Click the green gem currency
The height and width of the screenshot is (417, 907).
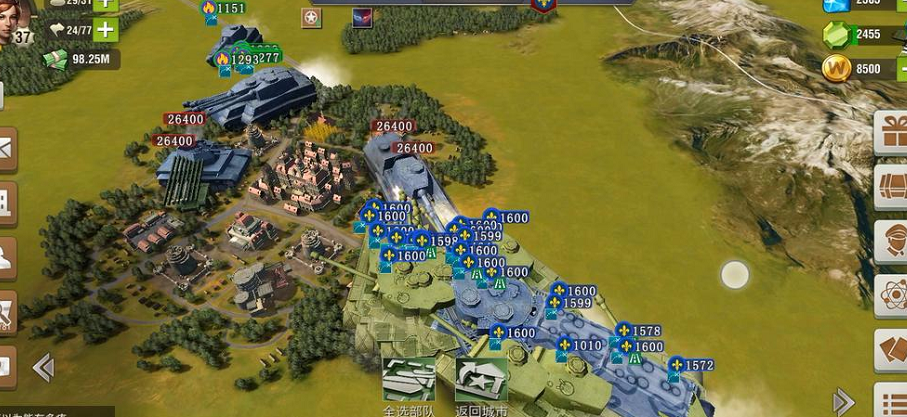pyautogui.click(x=836, y=35)
